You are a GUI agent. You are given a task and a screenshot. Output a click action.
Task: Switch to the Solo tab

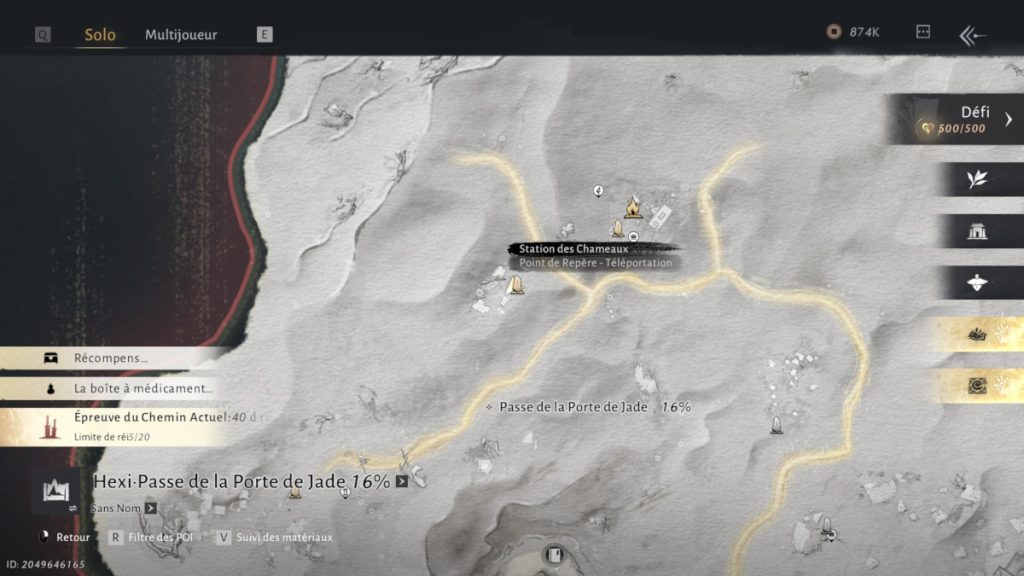point(100,35)
